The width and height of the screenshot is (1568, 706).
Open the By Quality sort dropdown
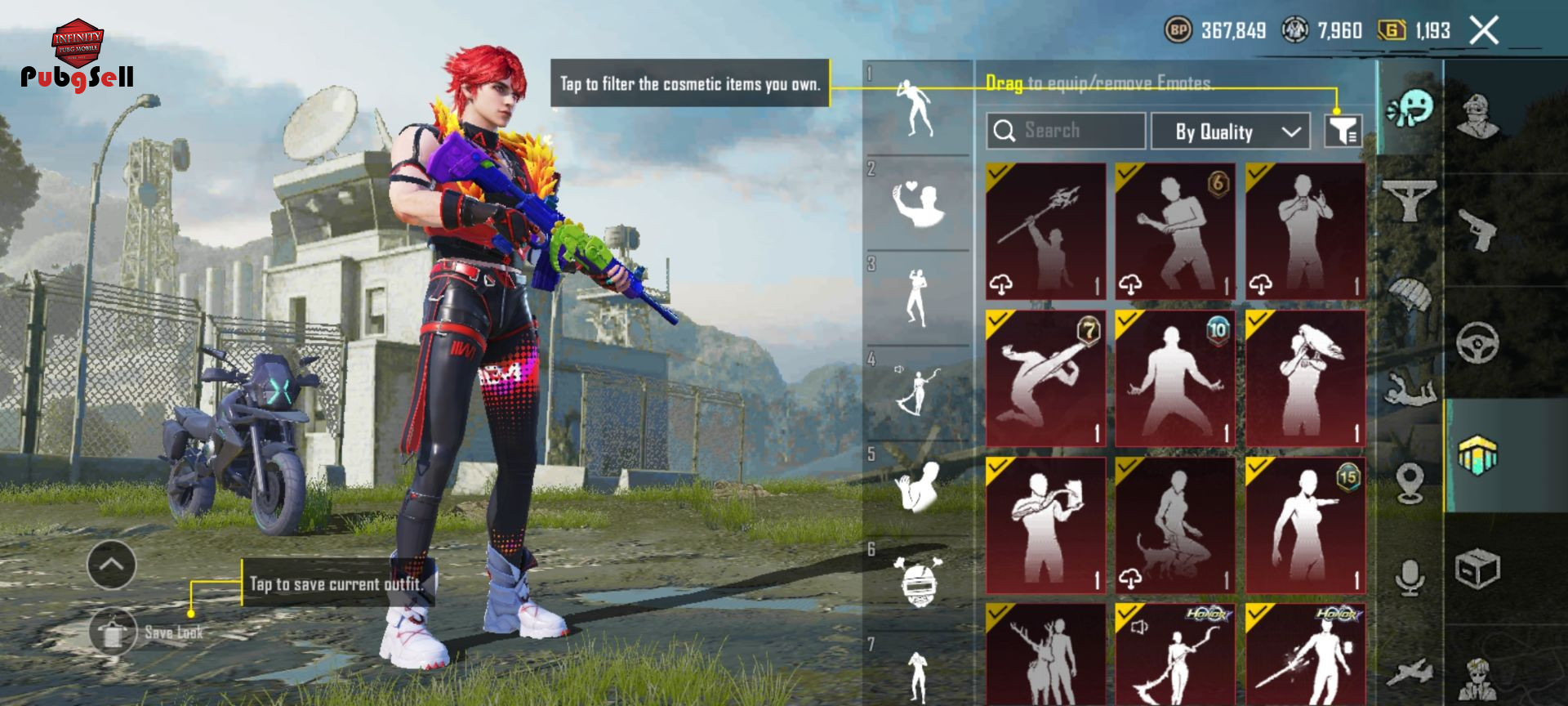[1230, 132]
